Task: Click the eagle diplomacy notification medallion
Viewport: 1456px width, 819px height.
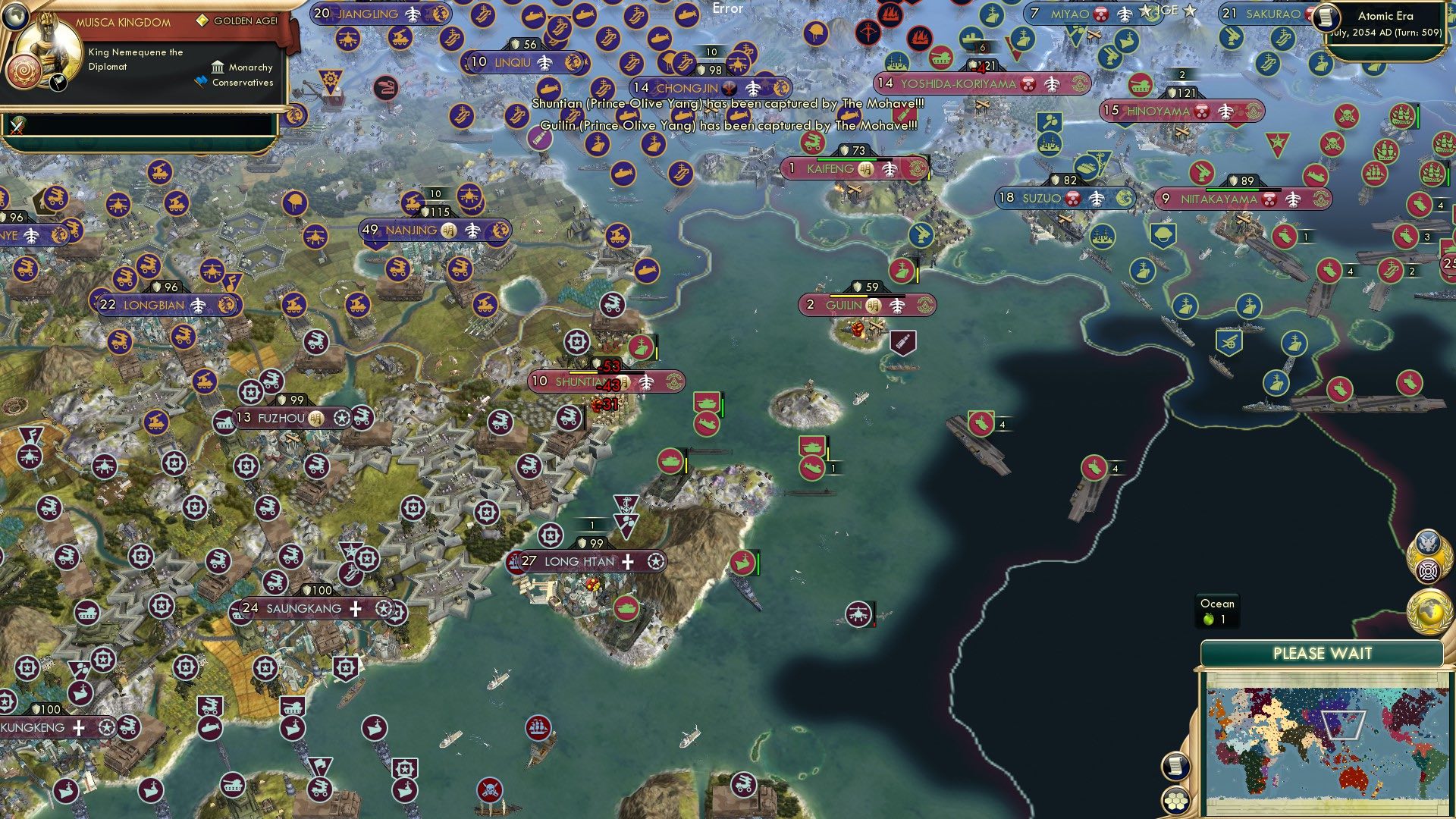Action: click(1427, 542)
